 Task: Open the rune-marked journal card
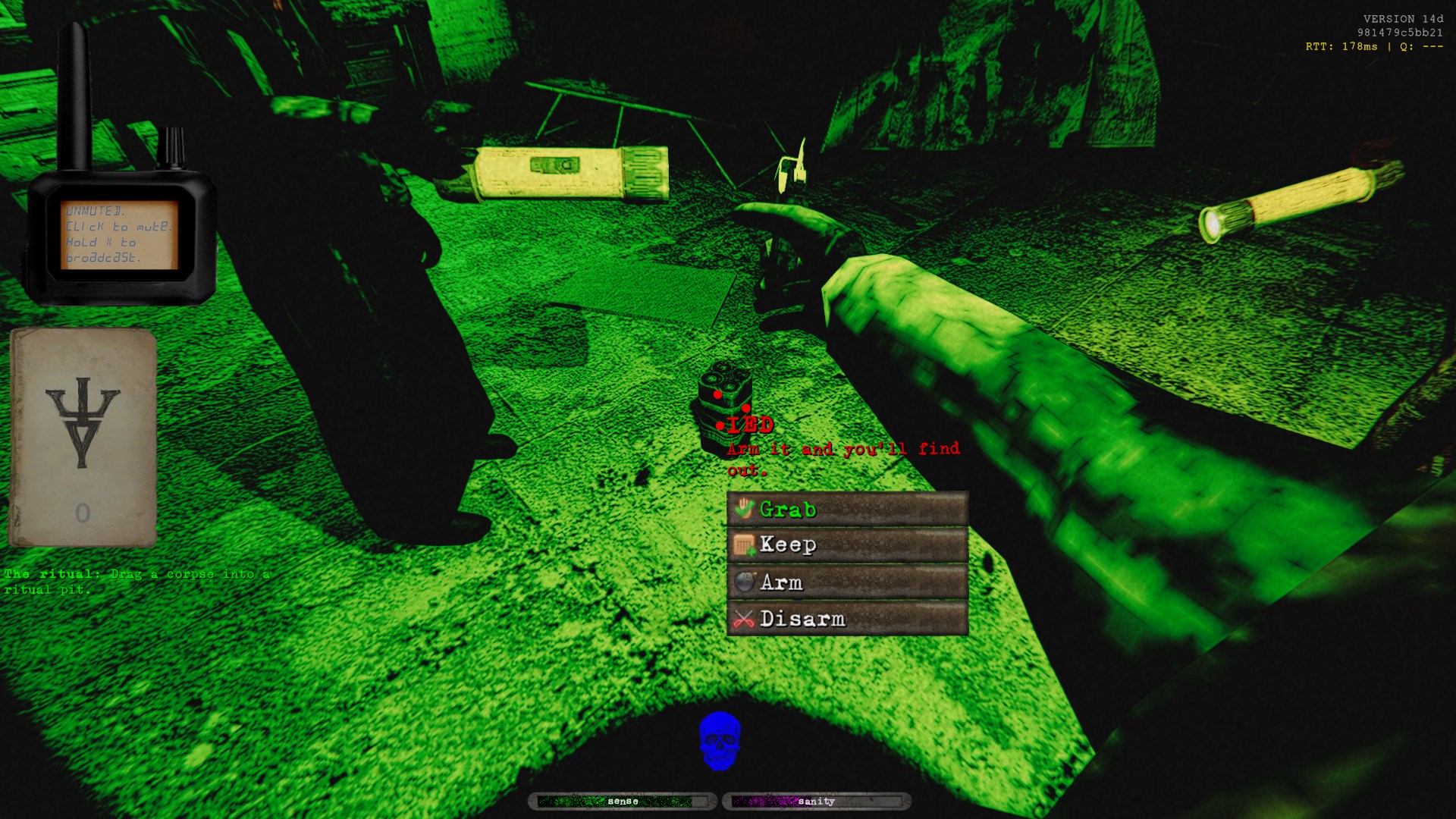tap(83, 437)
